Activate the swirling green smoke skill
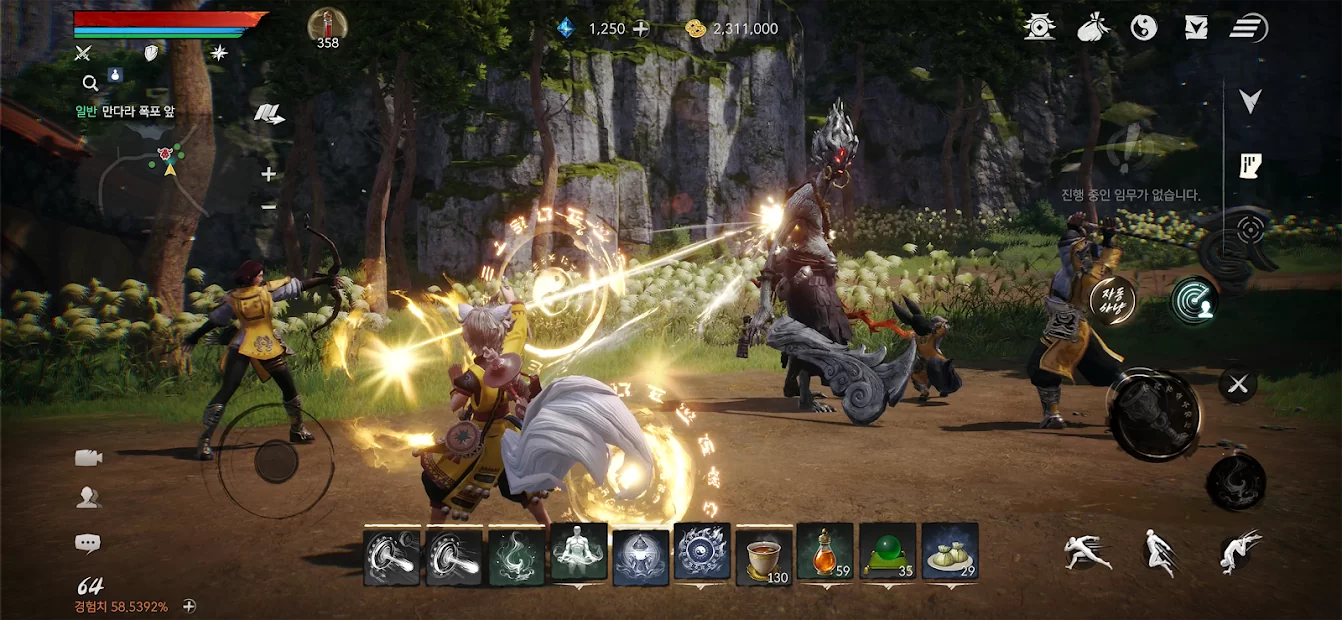 click(517, 553)
